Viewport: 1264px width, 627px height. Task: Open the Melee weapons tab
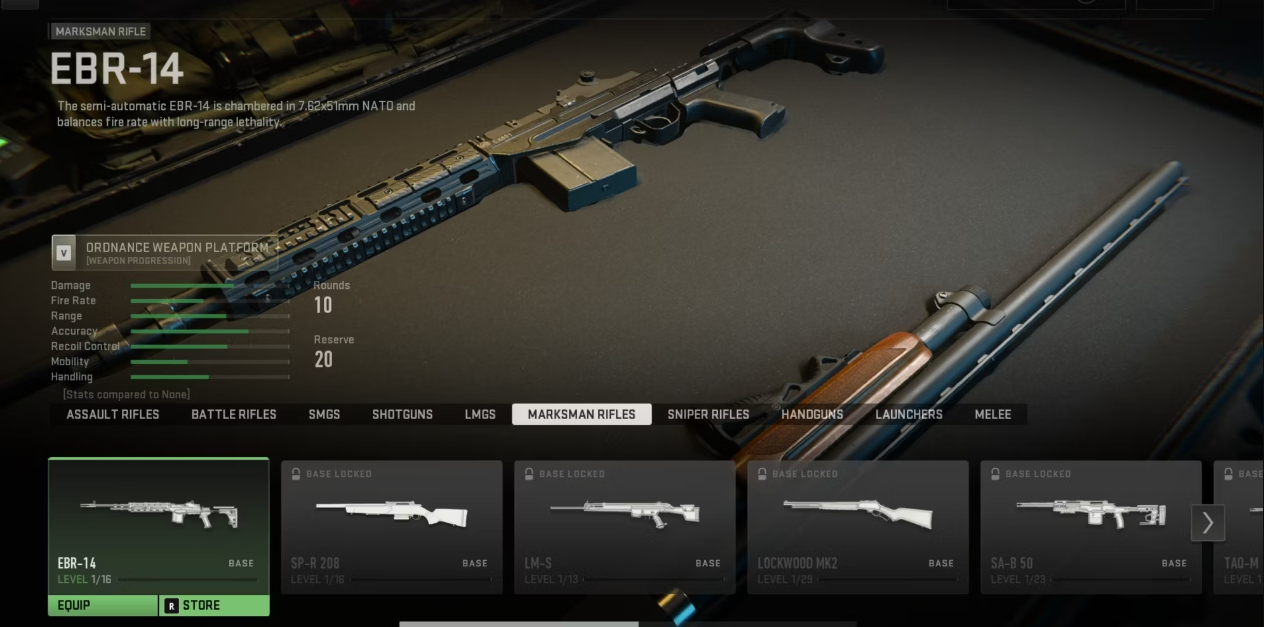pyautogui.click(x=993, y=414)
